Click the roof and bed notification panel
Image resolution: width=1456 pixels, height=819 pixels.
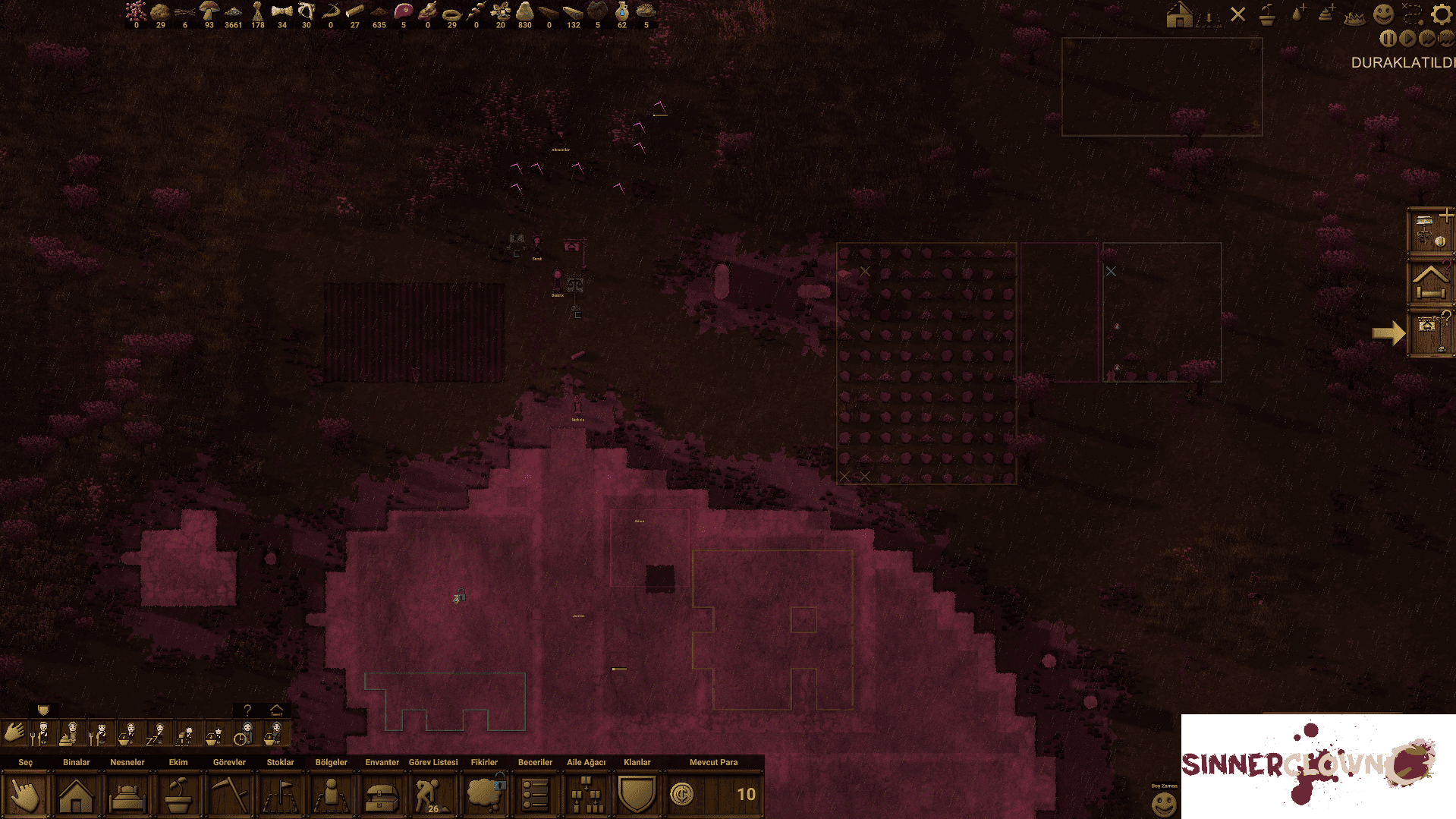pyautogui.click(x=1430, y=282)
